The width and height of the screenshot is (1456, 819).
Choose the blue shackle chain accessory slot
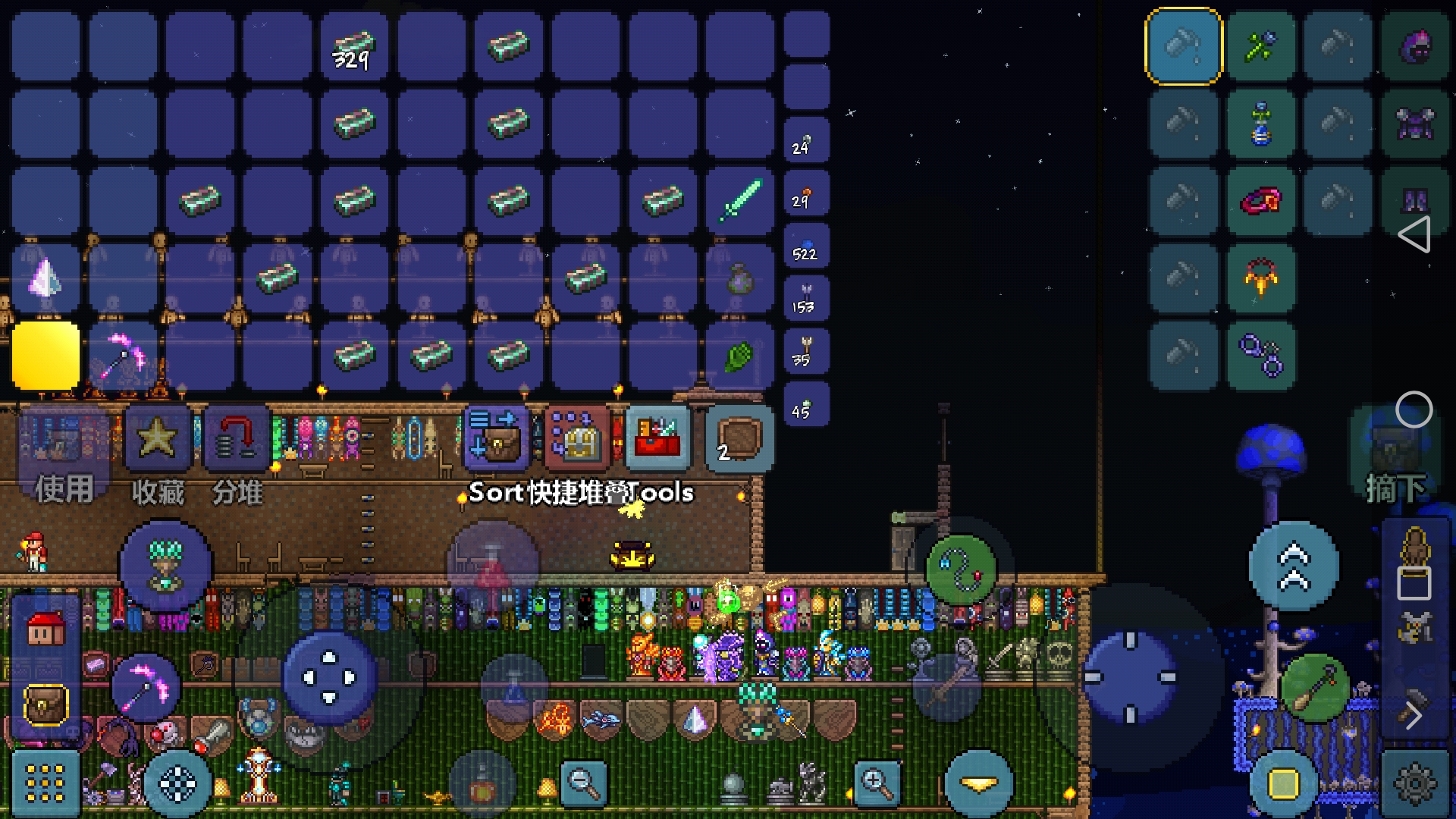point(1261,356)
